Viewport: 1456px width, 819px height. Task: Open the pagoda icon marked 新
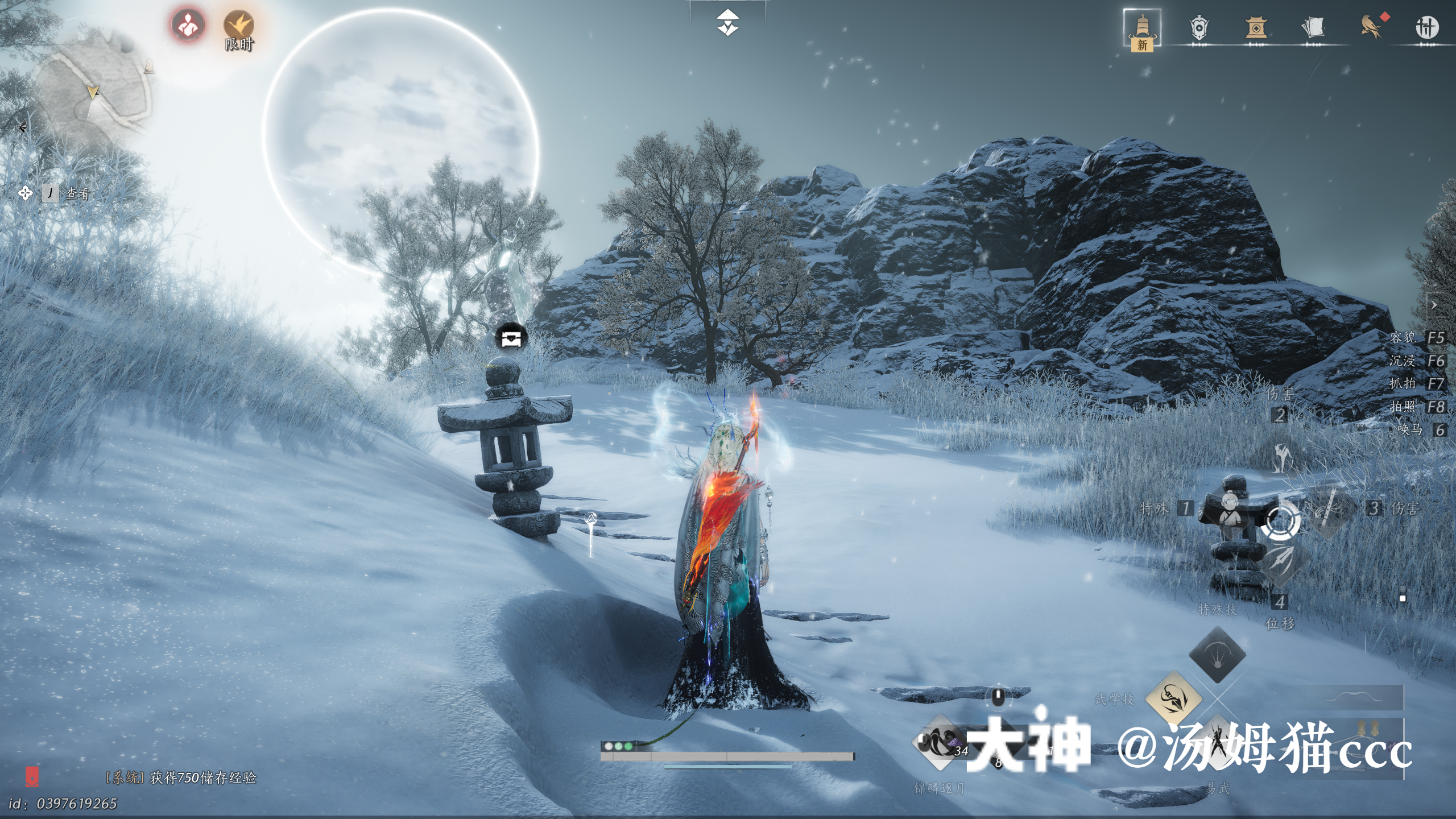(x=1142, y=28)
